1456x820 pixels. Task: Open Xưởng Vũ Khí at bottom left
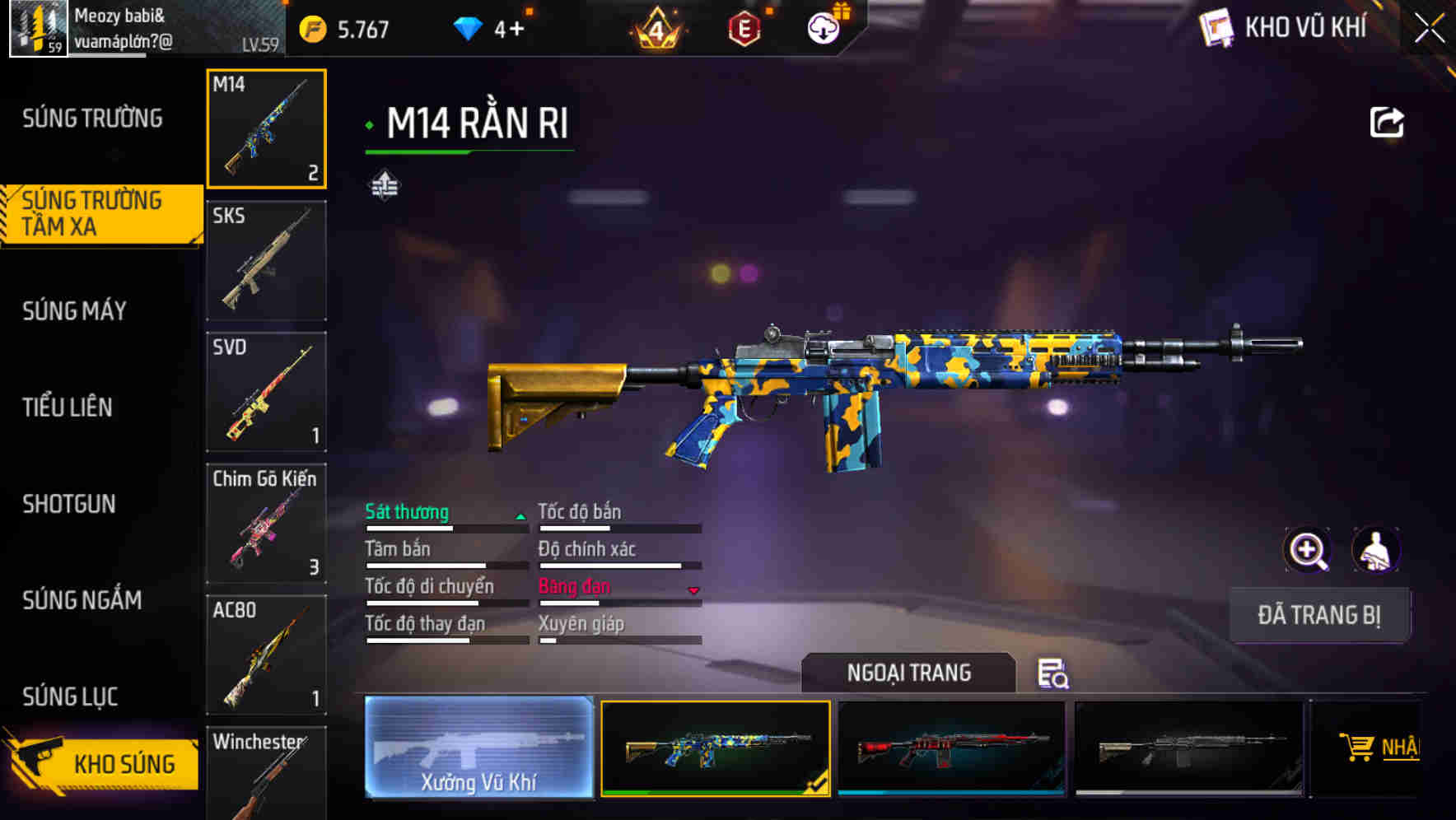click(x=478, y=748)
